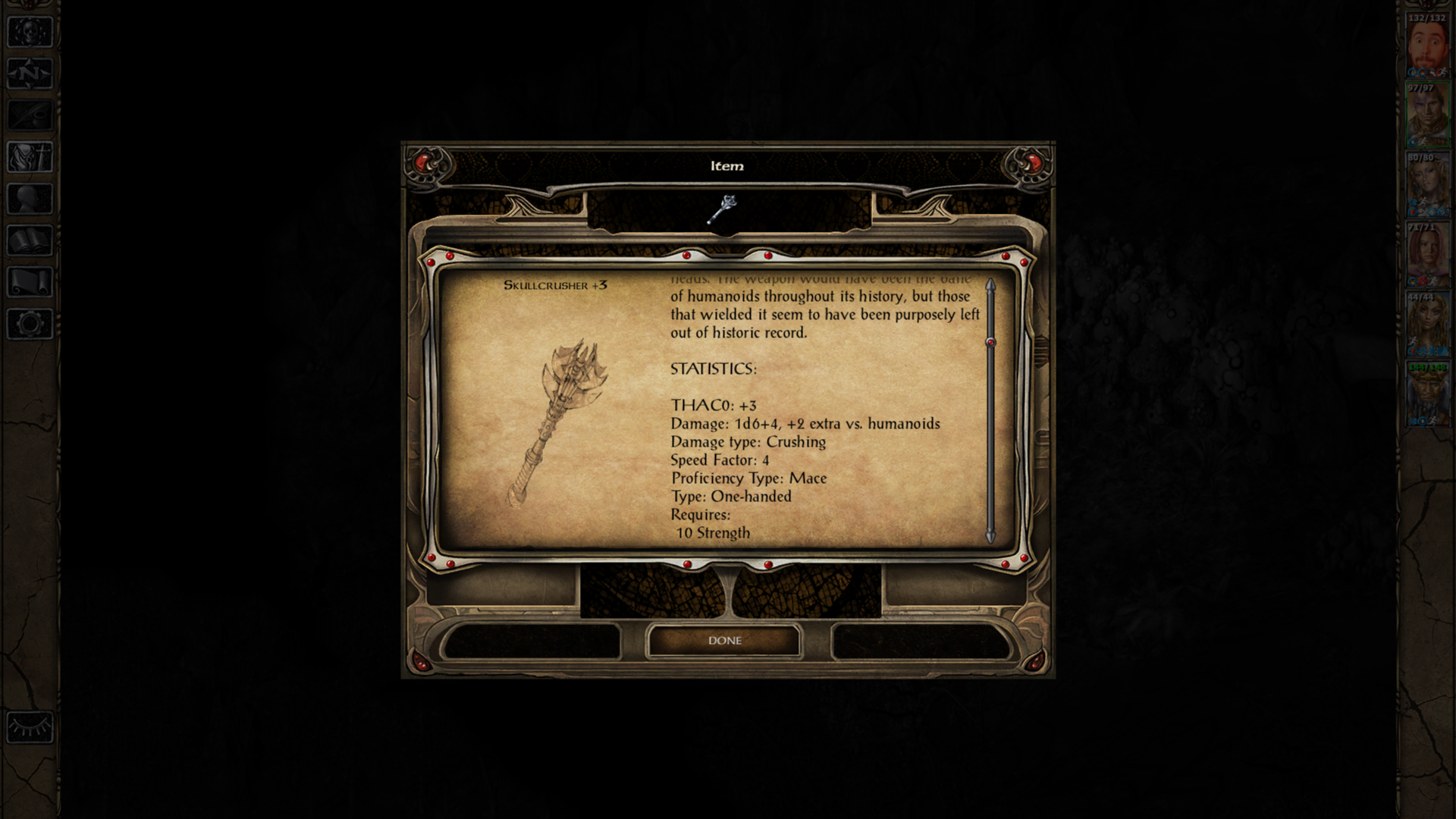Click the scrollbar's down arrow
The image size is (1456, 819).
(x=990, y=537)
